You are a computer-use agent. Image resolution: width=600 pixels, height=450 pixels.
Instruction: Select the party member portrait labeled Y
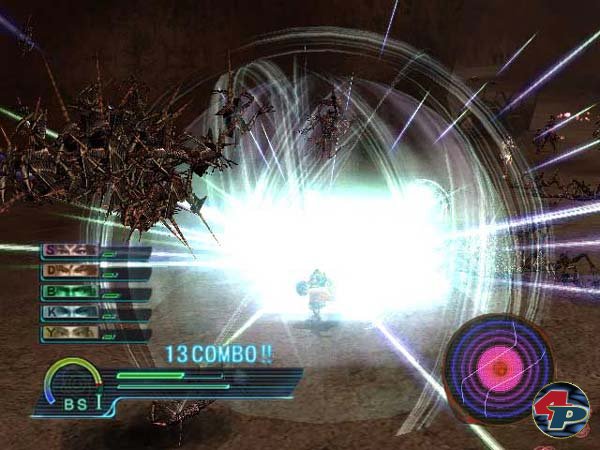pyautogui.click(x=70, y=334)
